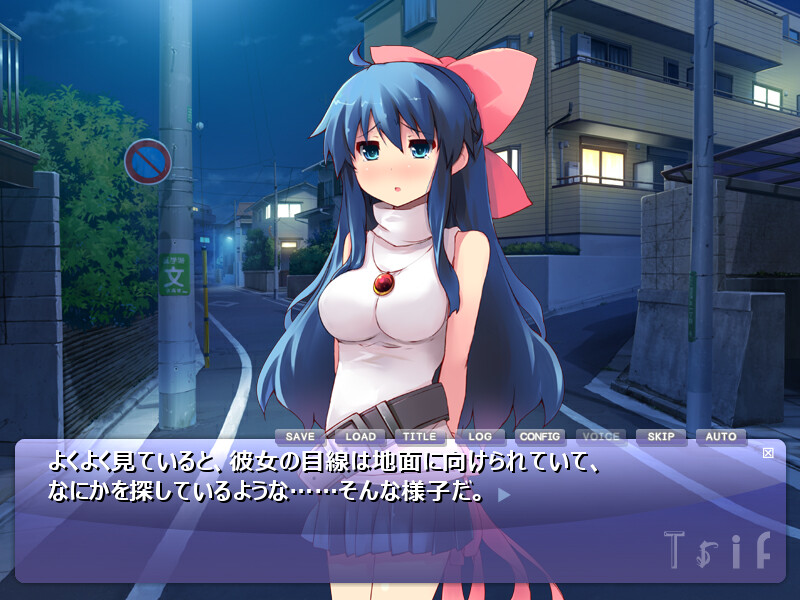Open the CONFIG settings
Image resolution: width=800 pixels, height=600 pixels.
(540, 437)
